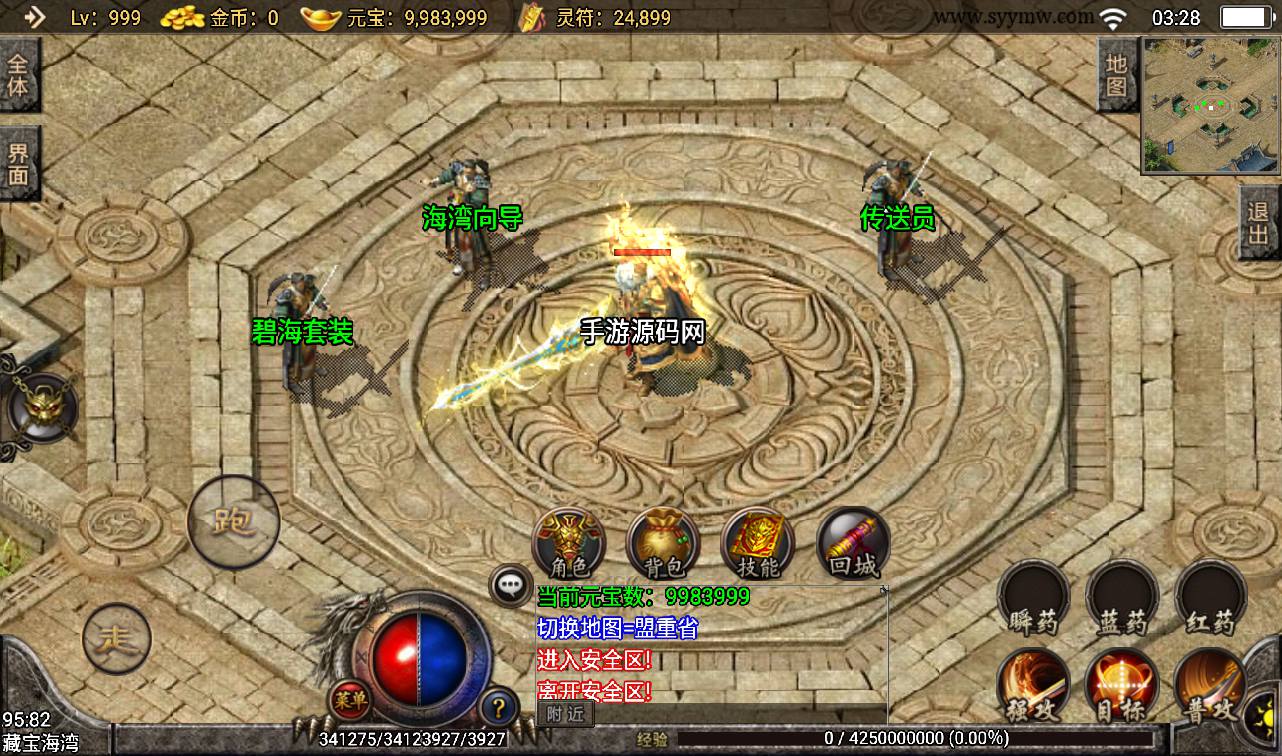Open the chat speech-bubble icon

510,585
